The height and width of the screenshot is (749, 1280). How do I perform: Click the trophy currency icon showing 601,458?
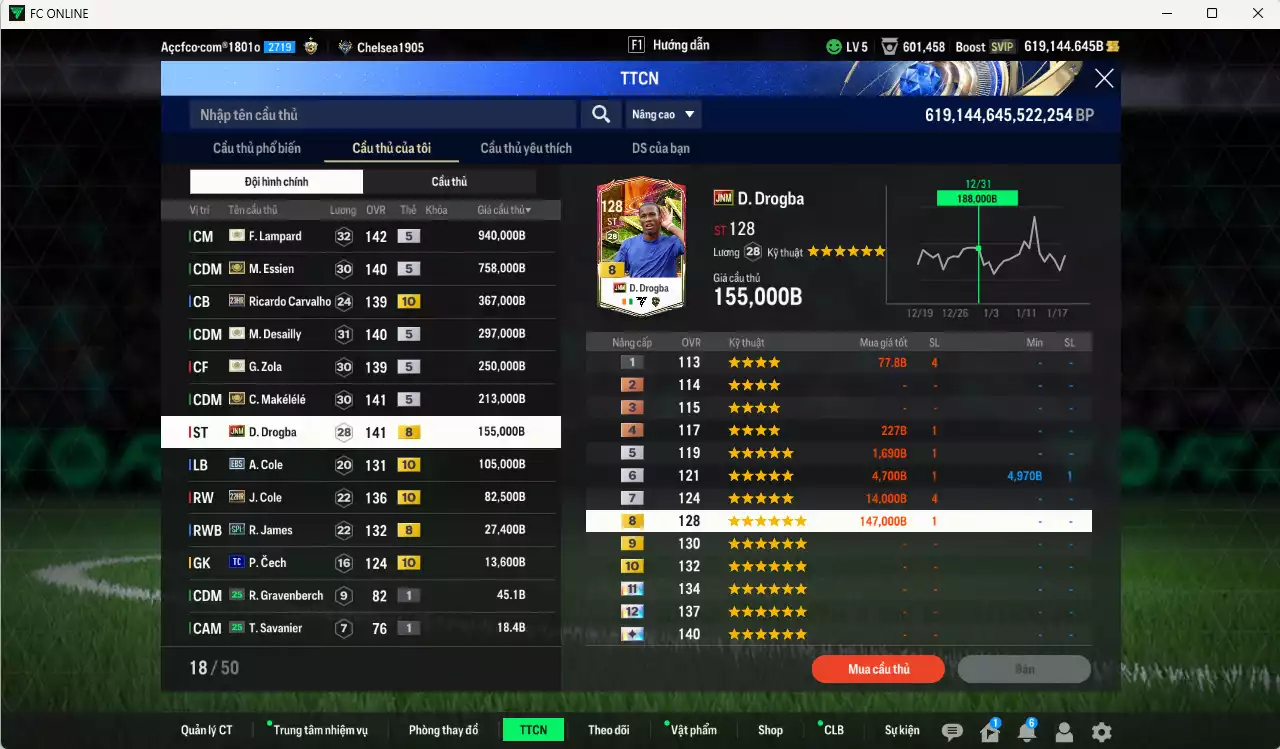(x=889, y=45)
